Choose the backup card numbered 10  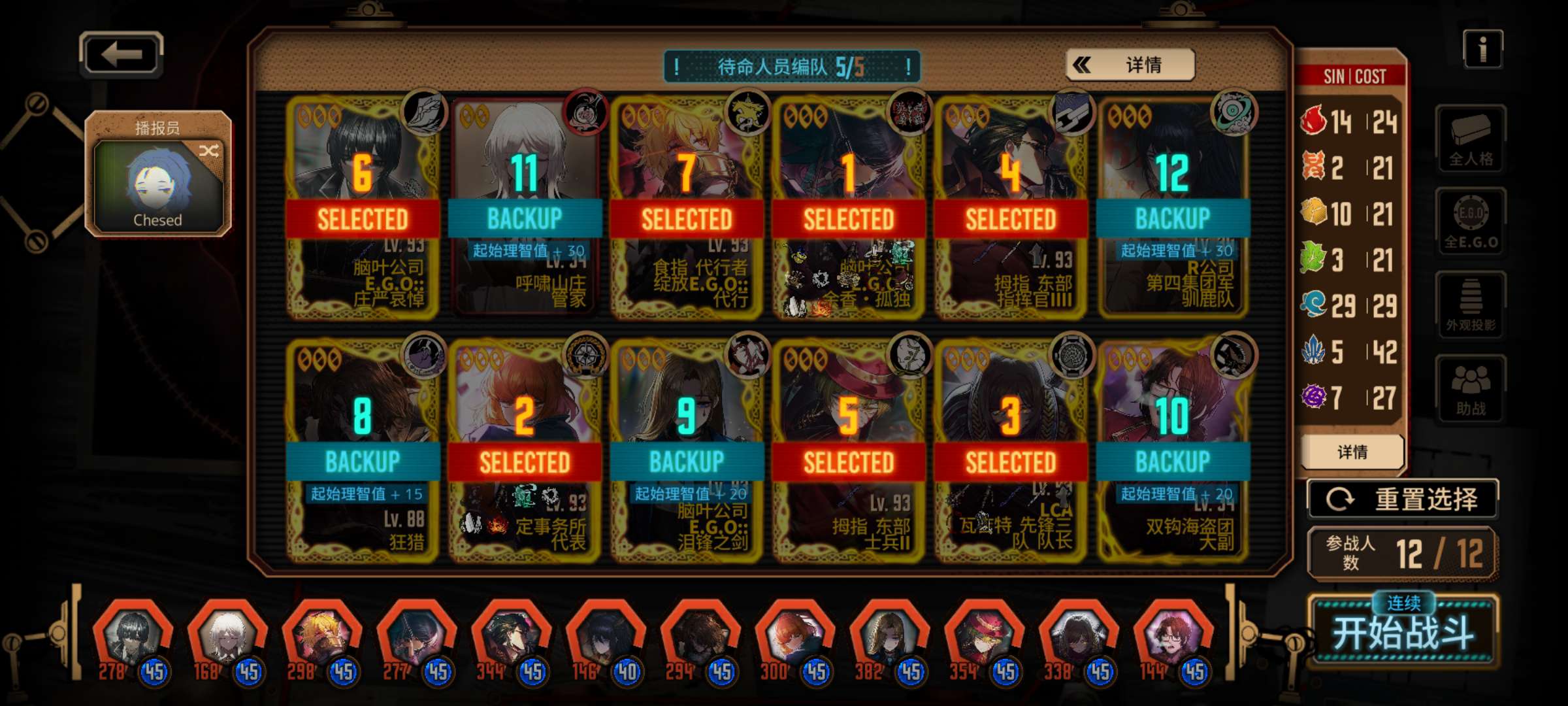(x=1173, y=451)
